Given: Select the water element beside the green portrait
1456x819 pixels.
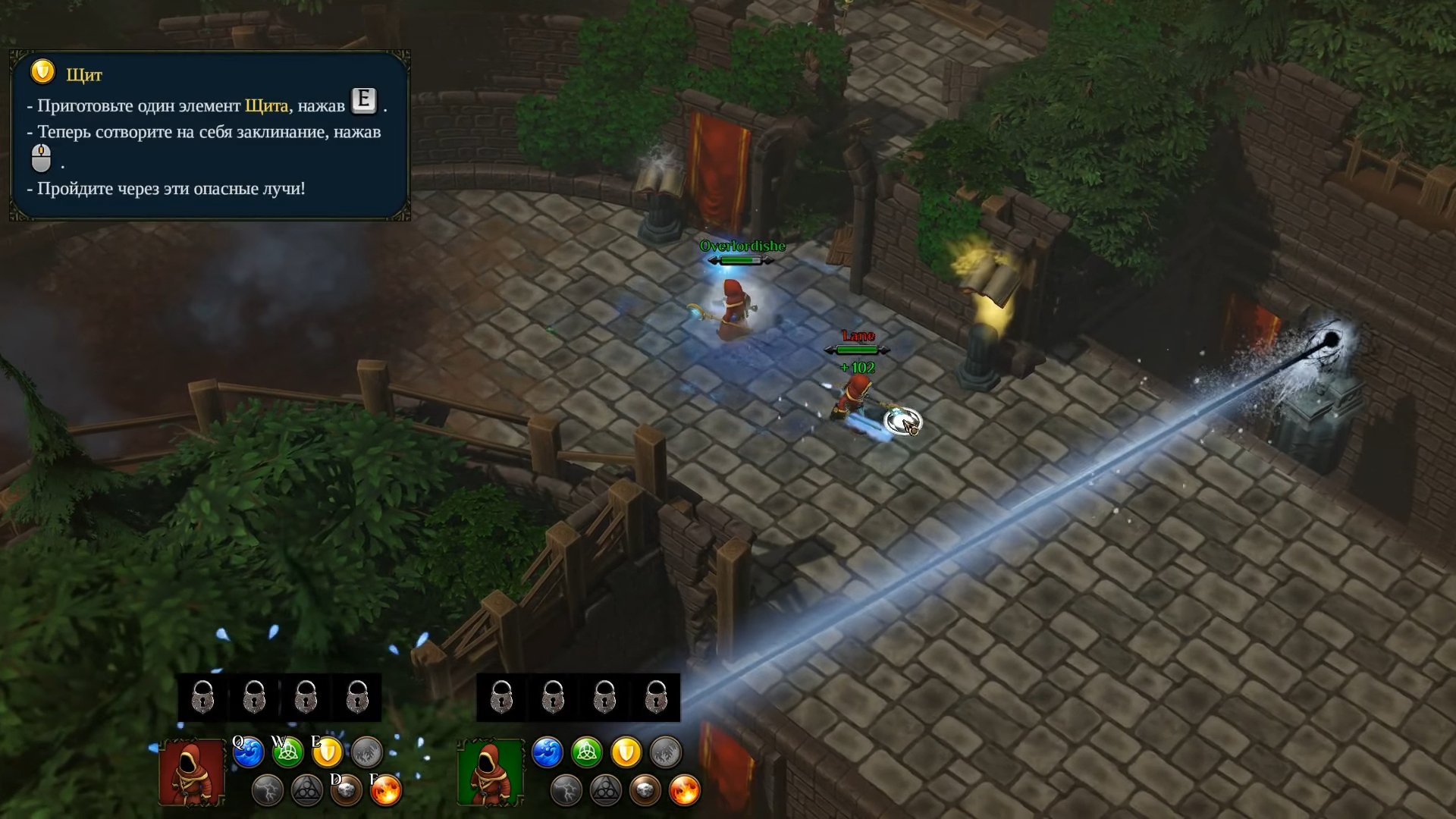Looking at the screenshot, I should tap(547, 752).
